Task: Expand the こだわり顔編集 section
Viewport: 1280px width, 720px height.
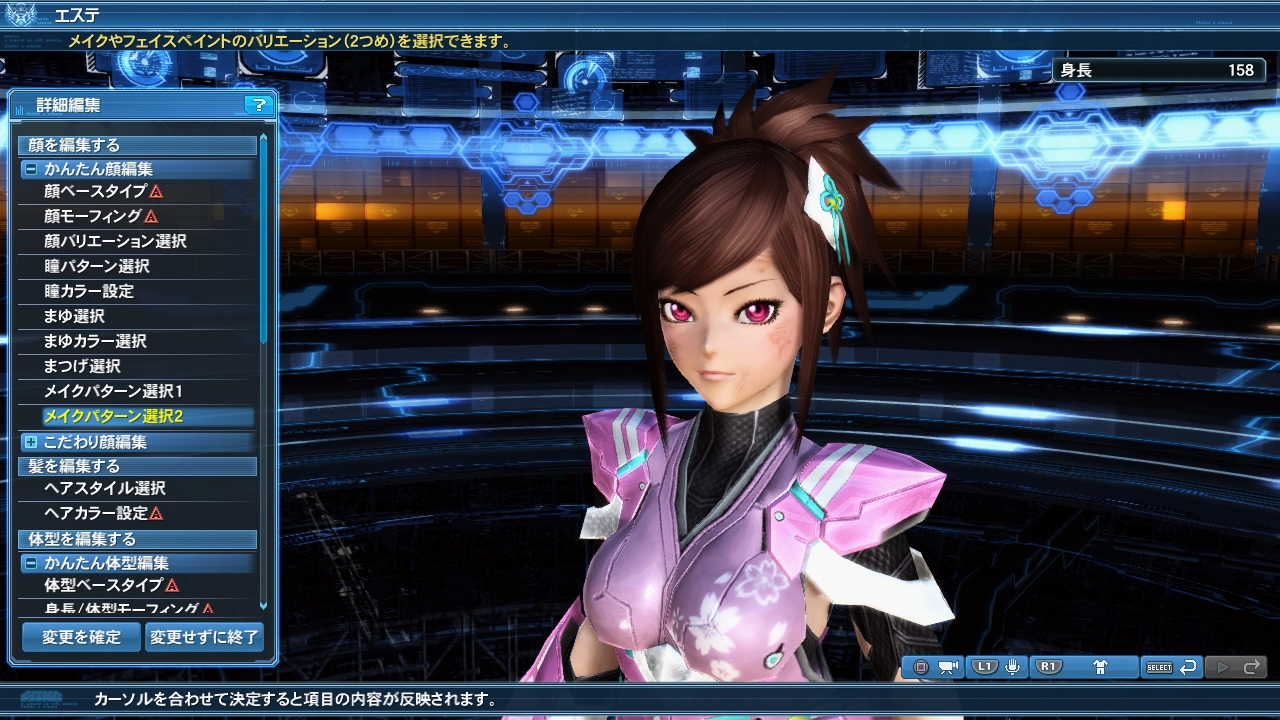Action: click(x=31, y=442)
